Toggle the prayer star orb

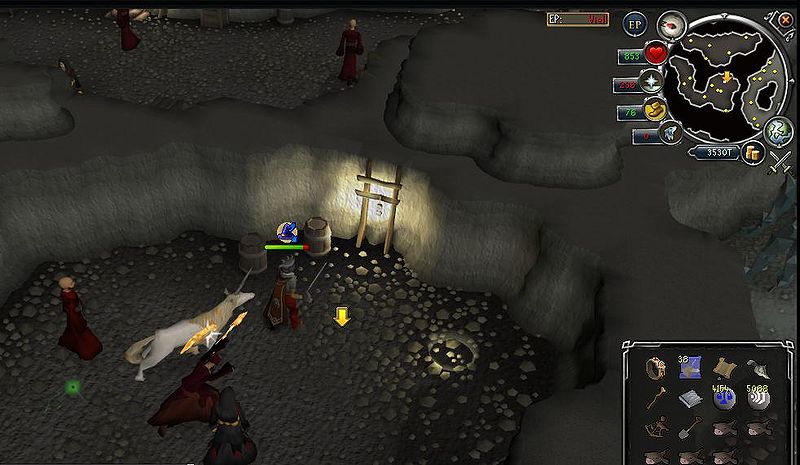[x=653, y=82]
